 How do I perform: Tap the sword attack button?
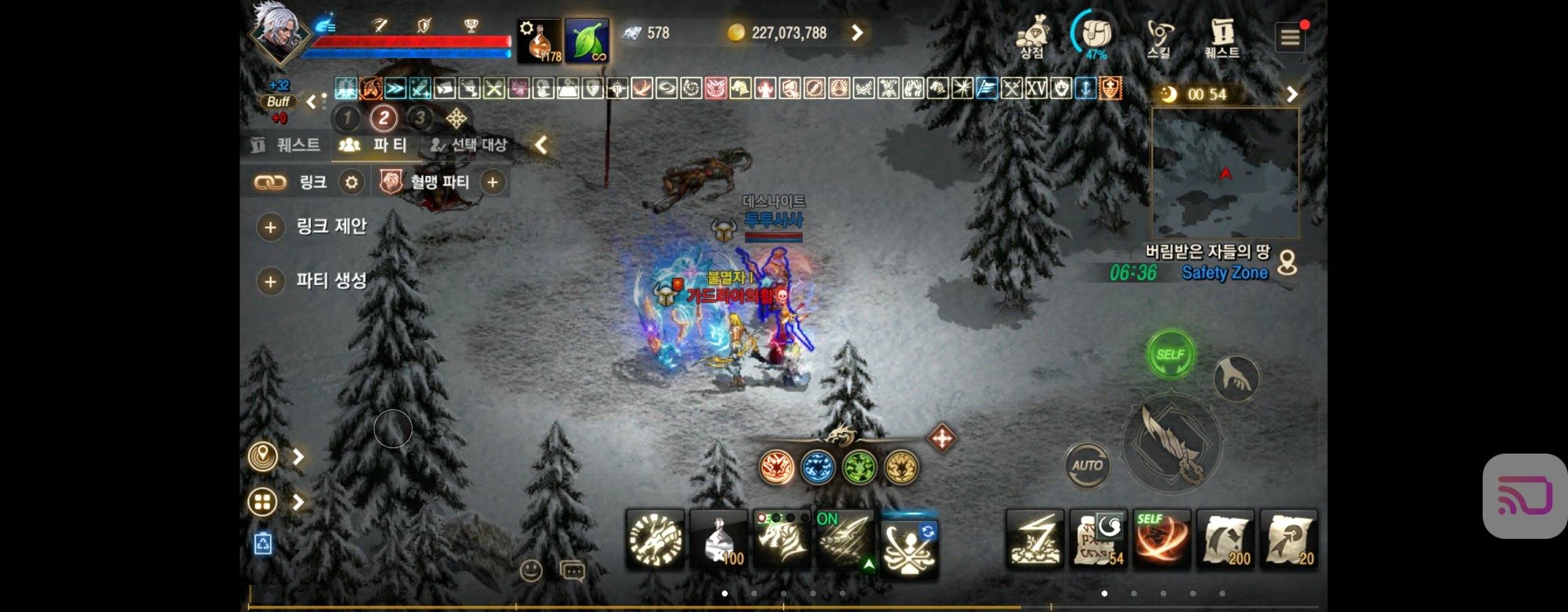pos(1172,444)
